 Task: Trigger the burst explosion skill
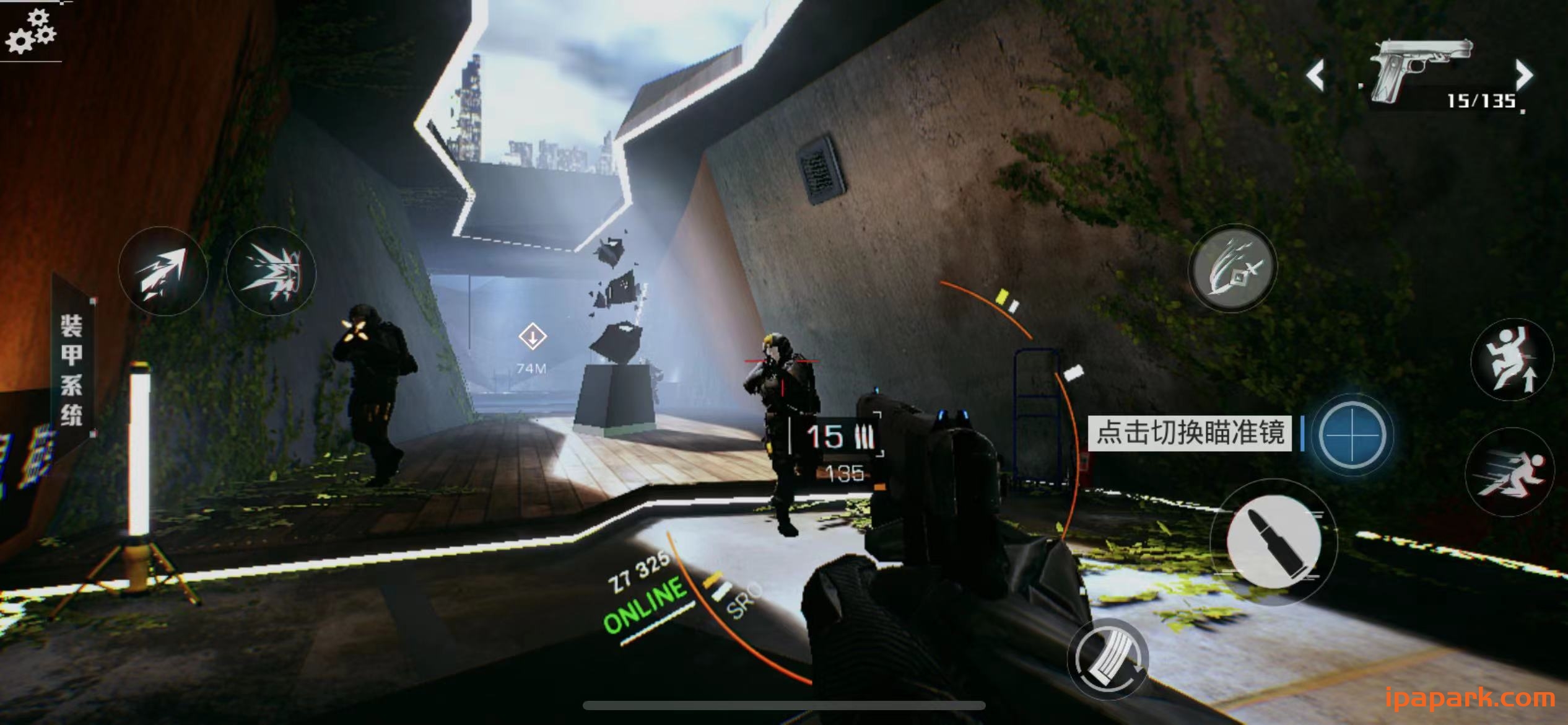(x=271, y=271)
